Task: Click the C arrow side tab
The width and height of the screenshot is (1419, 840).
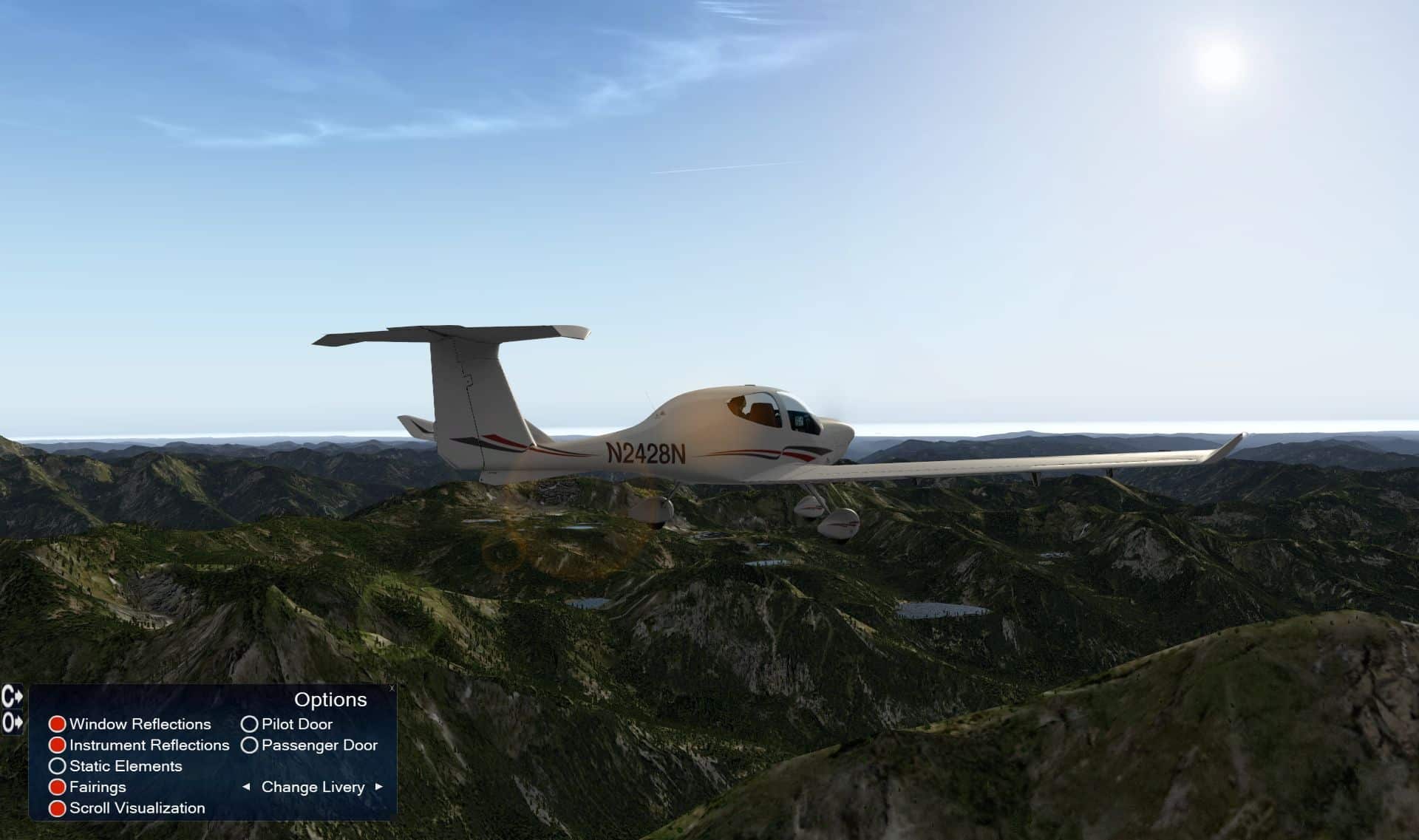Action: point(13,696)
